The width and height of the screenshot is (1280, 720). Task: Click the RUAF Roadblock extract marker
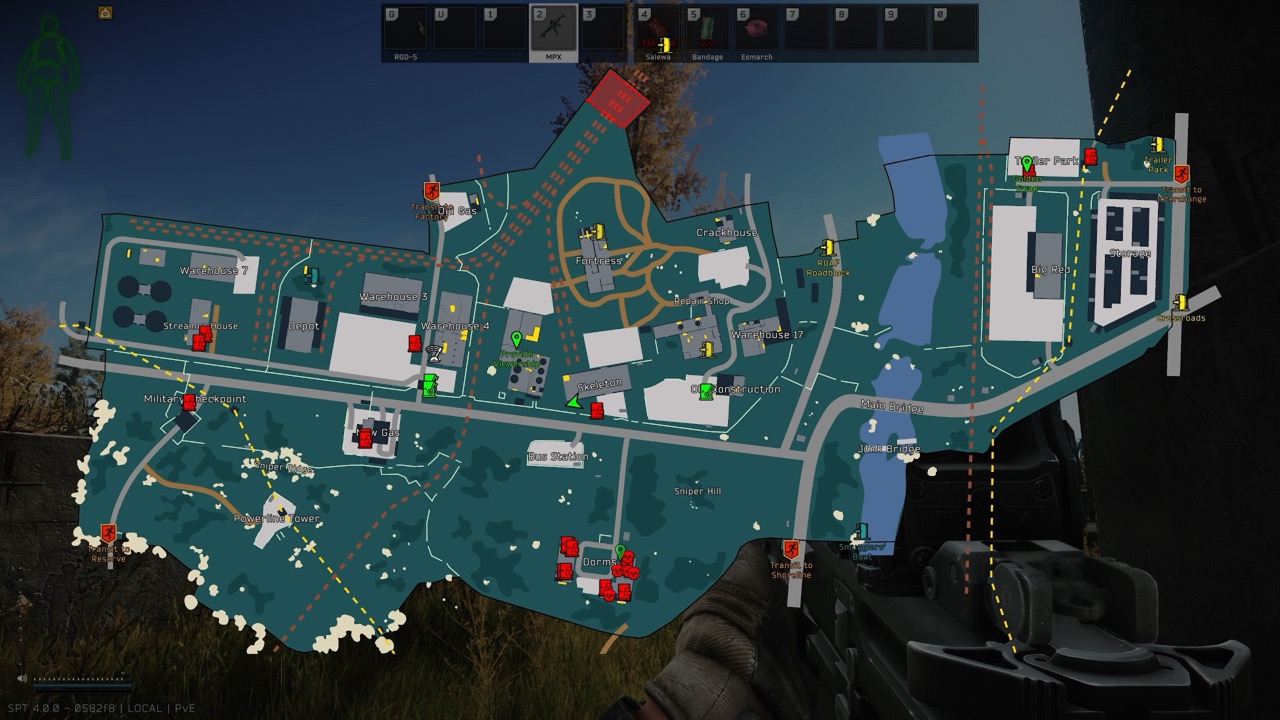tap(828, 247)
